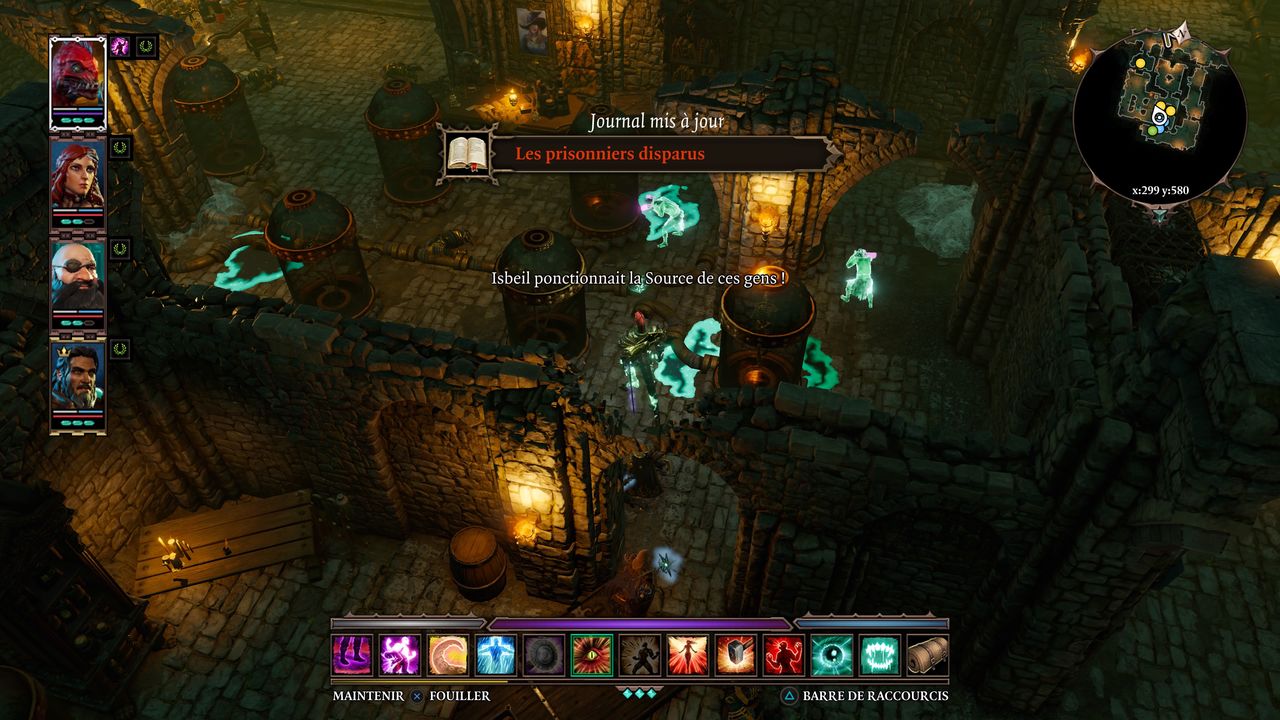This screenshot has width=1280, height=720.
Task: Click the purple status effect icon
Action: tap(120, 46)
